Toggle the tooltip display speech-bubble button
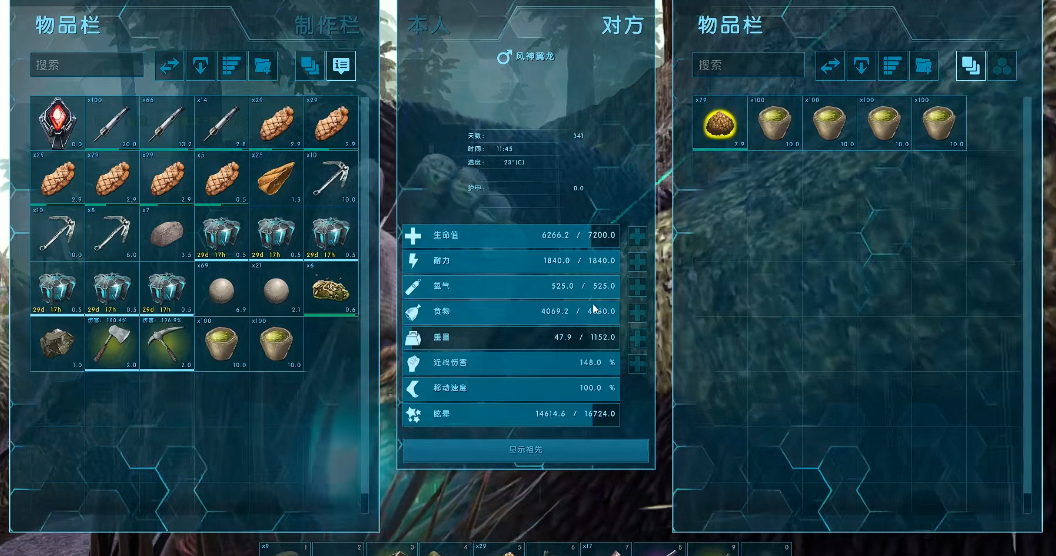 [x=341, y=66]
